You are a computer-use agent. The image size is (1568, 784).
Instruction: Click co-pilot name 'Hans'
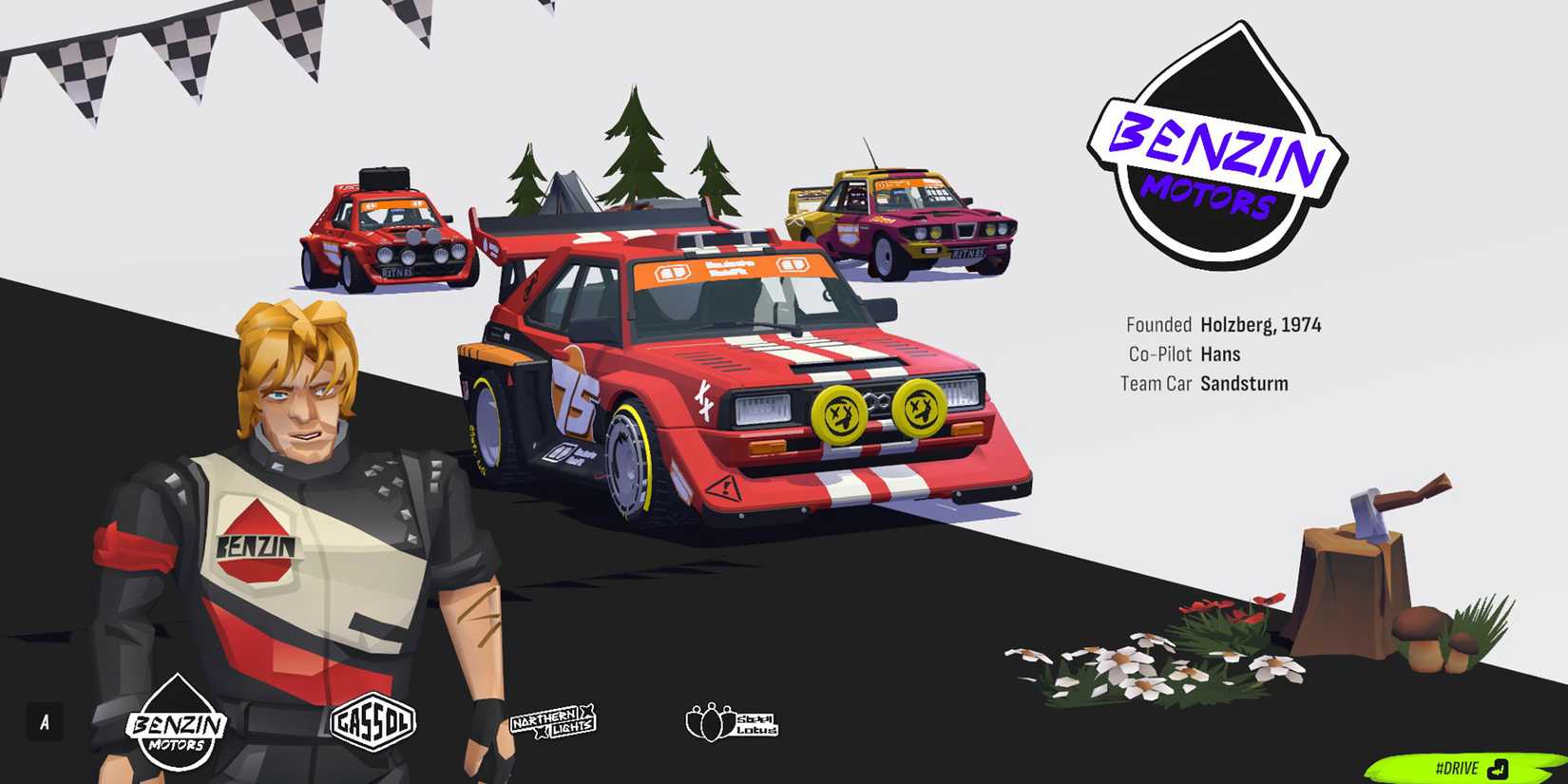pos(1225,354)
